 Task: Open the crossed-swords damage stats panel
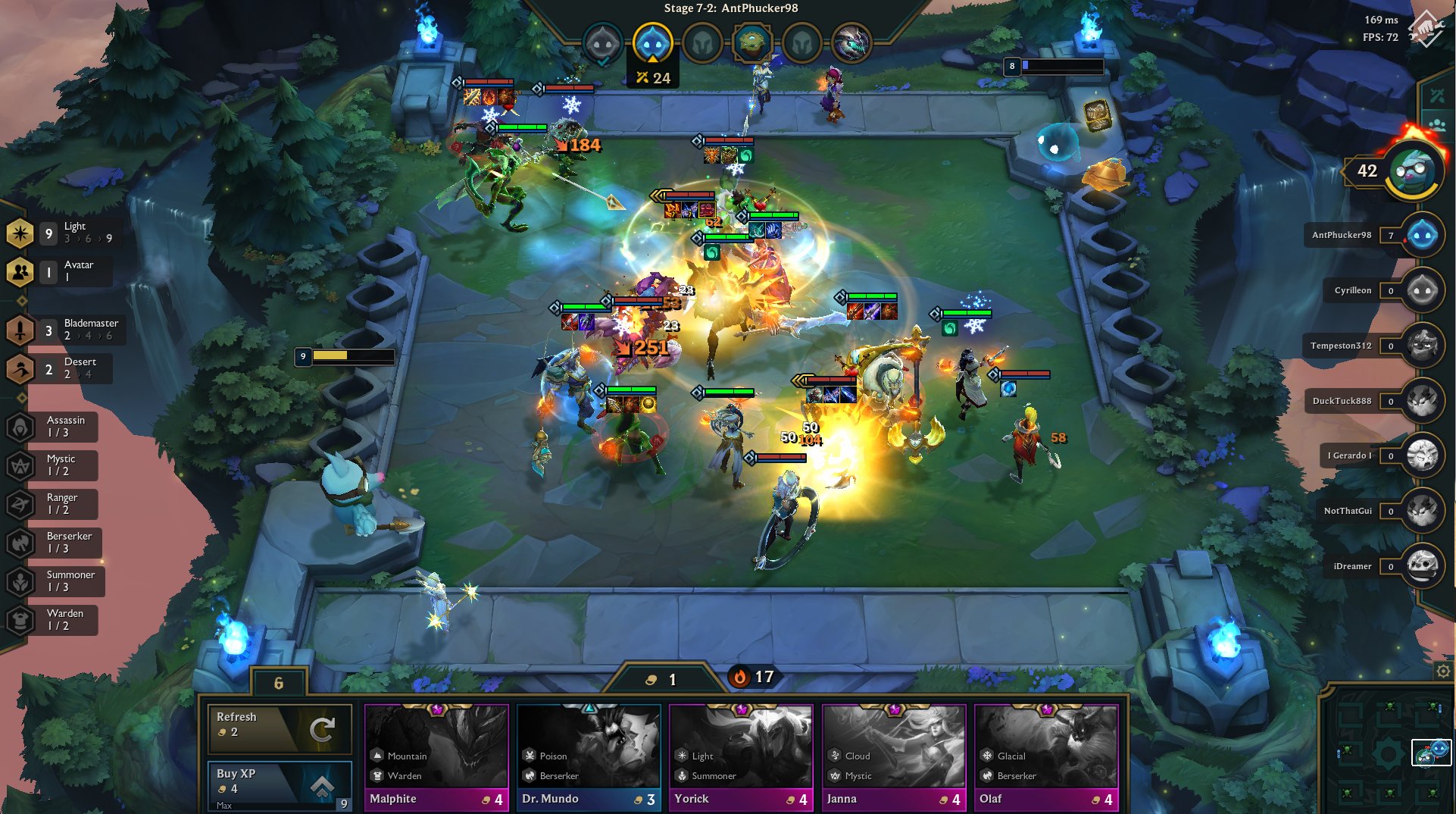[1436, 94]
